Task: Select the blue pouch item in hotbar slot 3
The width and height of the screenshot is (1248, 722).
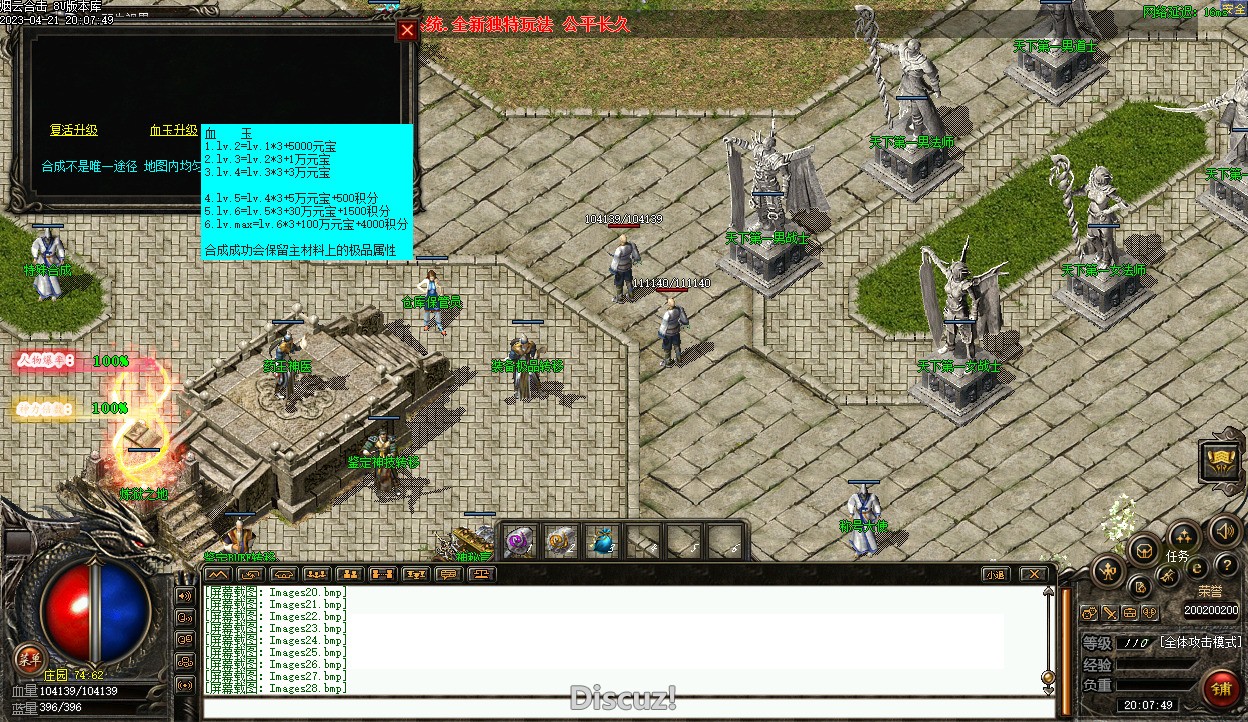Action: [602, 542]
